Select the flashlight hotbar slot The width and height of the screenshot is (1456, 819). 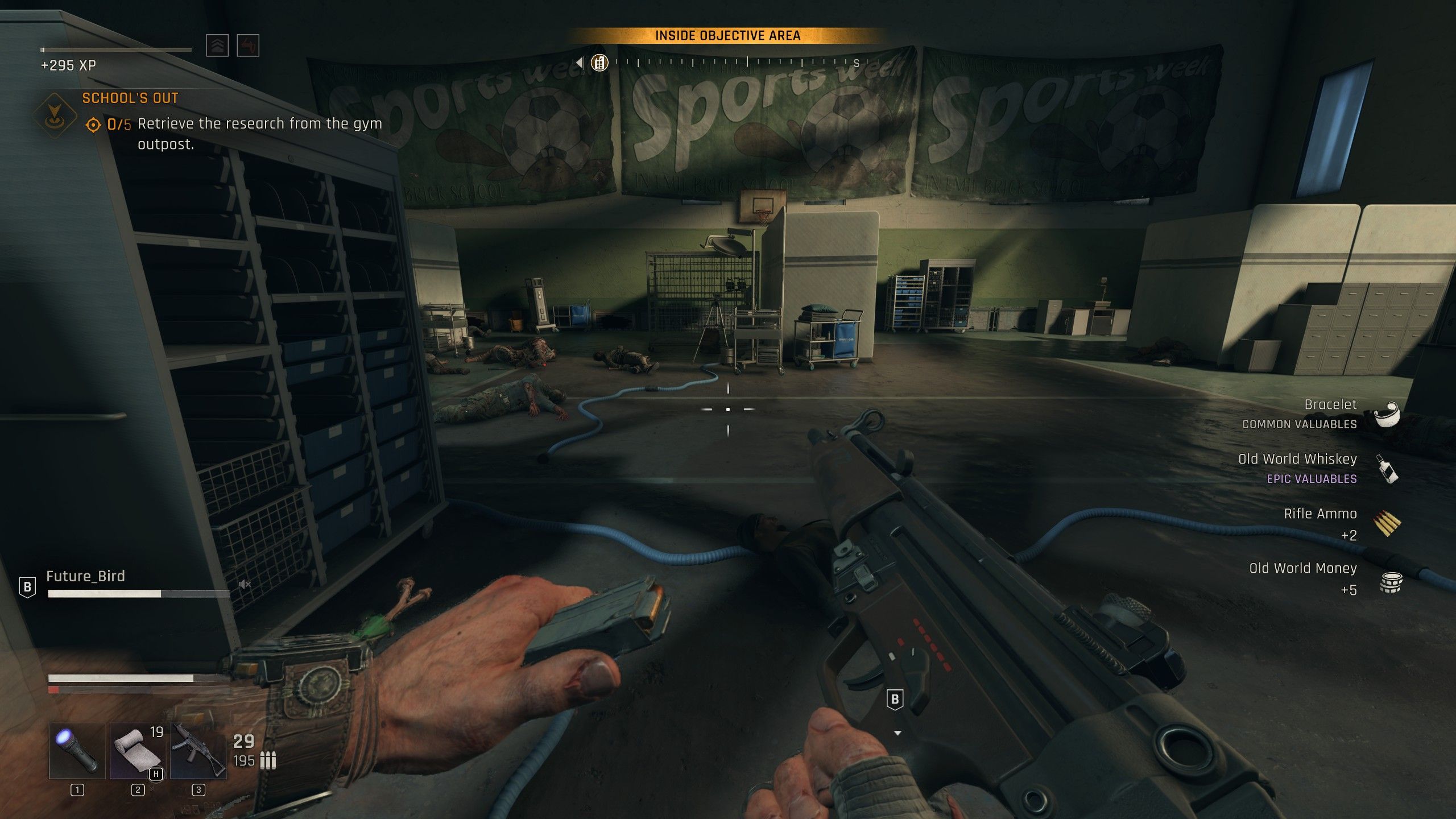[77, 750]
